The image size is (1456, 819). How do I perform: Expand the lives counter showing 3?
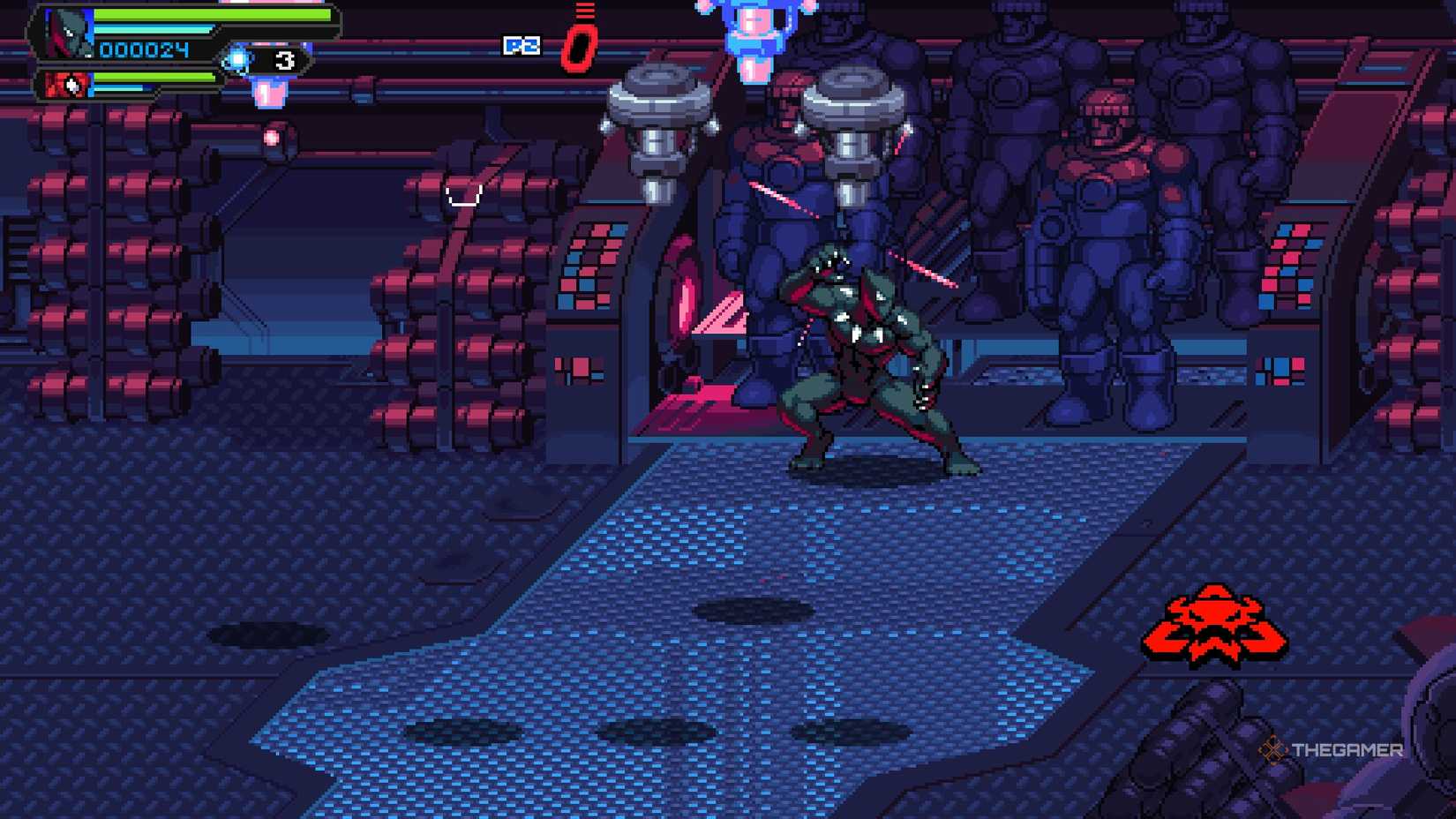click(284, 59)
